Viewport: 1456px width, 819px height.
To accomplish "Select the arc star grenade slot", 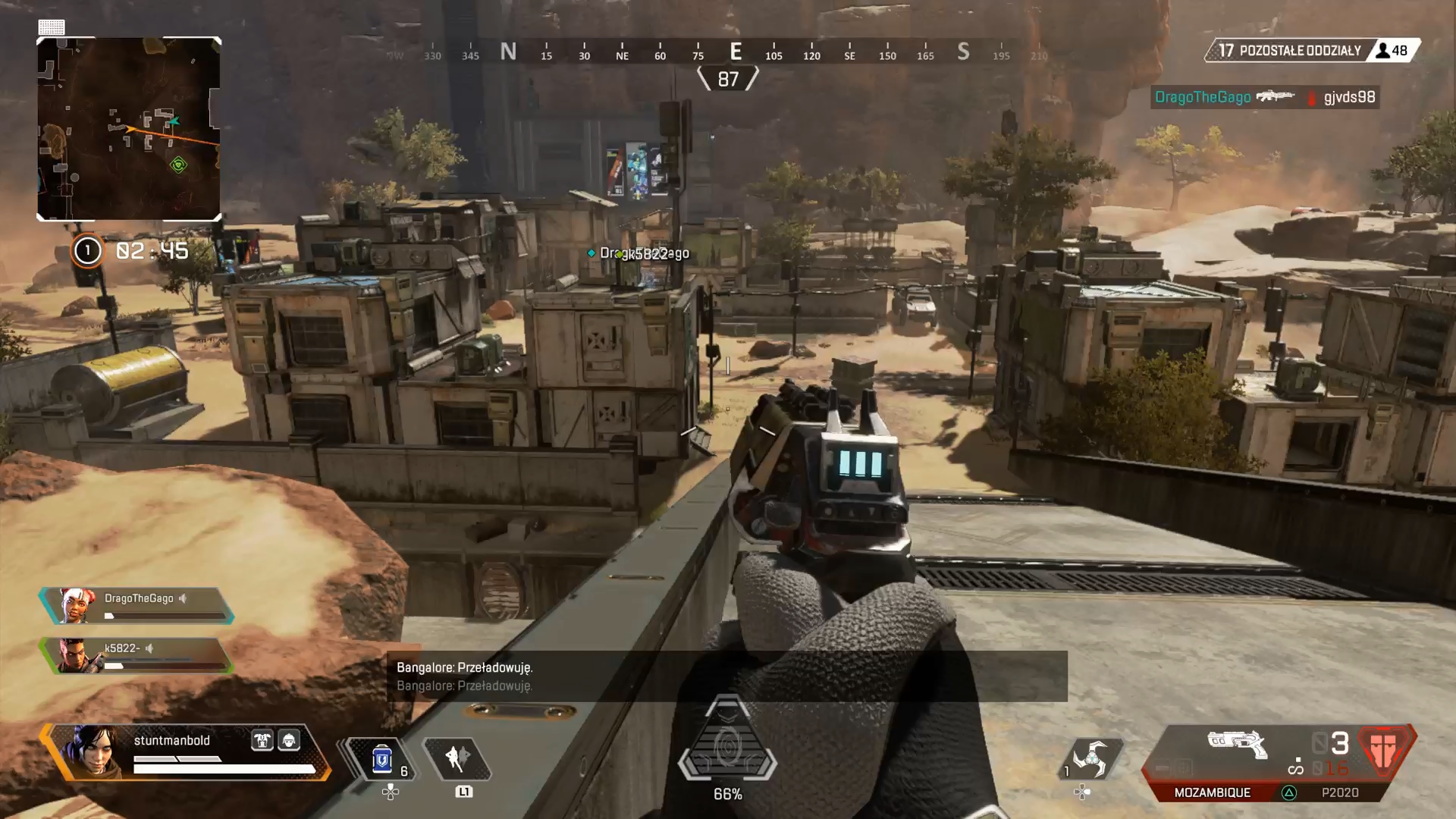I will (x=1090, y=758).
